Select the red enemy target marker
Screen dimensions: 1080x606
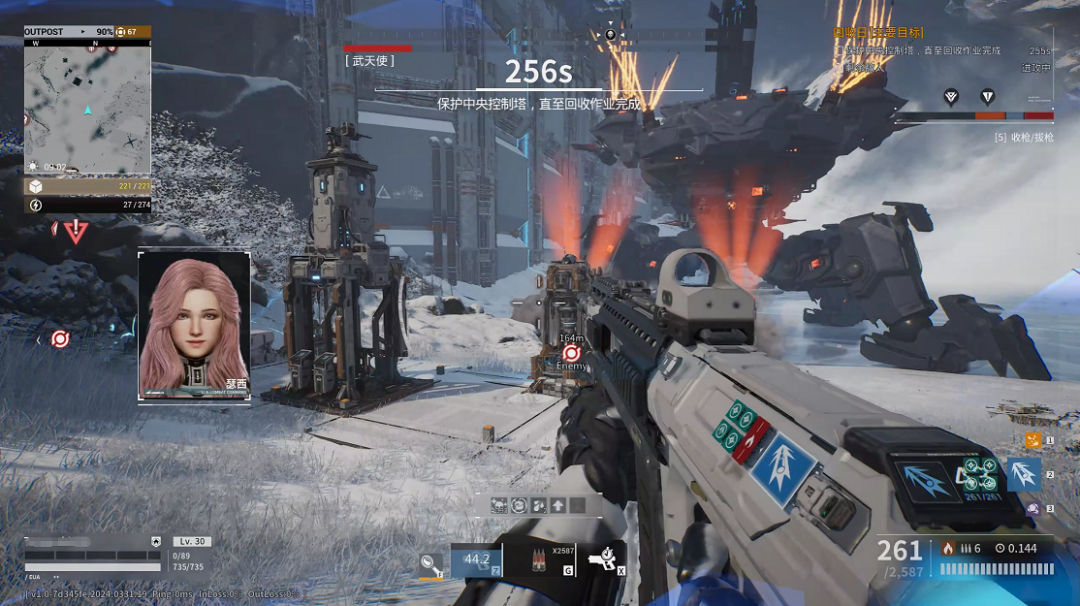572,353
